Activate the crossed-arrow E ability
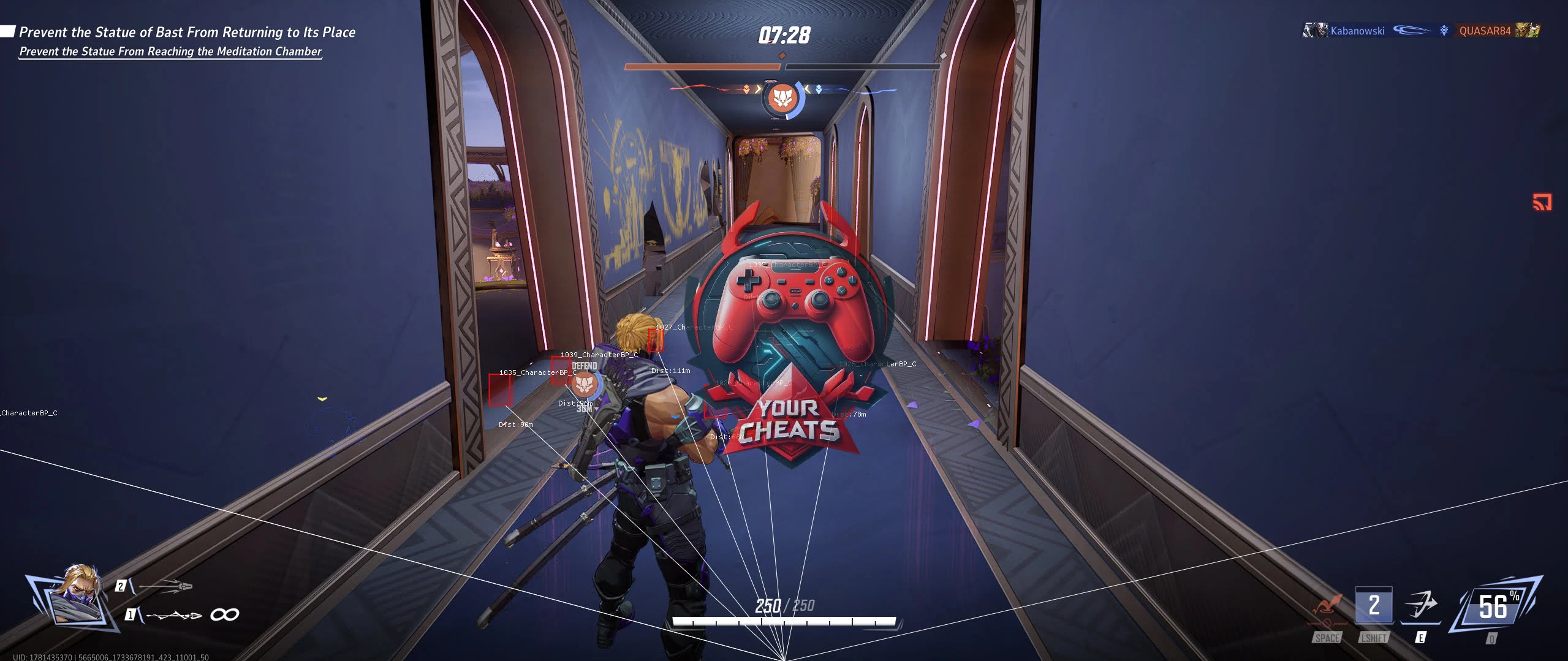Image resolution: width=1568 pixels, height=661 pixels. (x=1421, y=606)
